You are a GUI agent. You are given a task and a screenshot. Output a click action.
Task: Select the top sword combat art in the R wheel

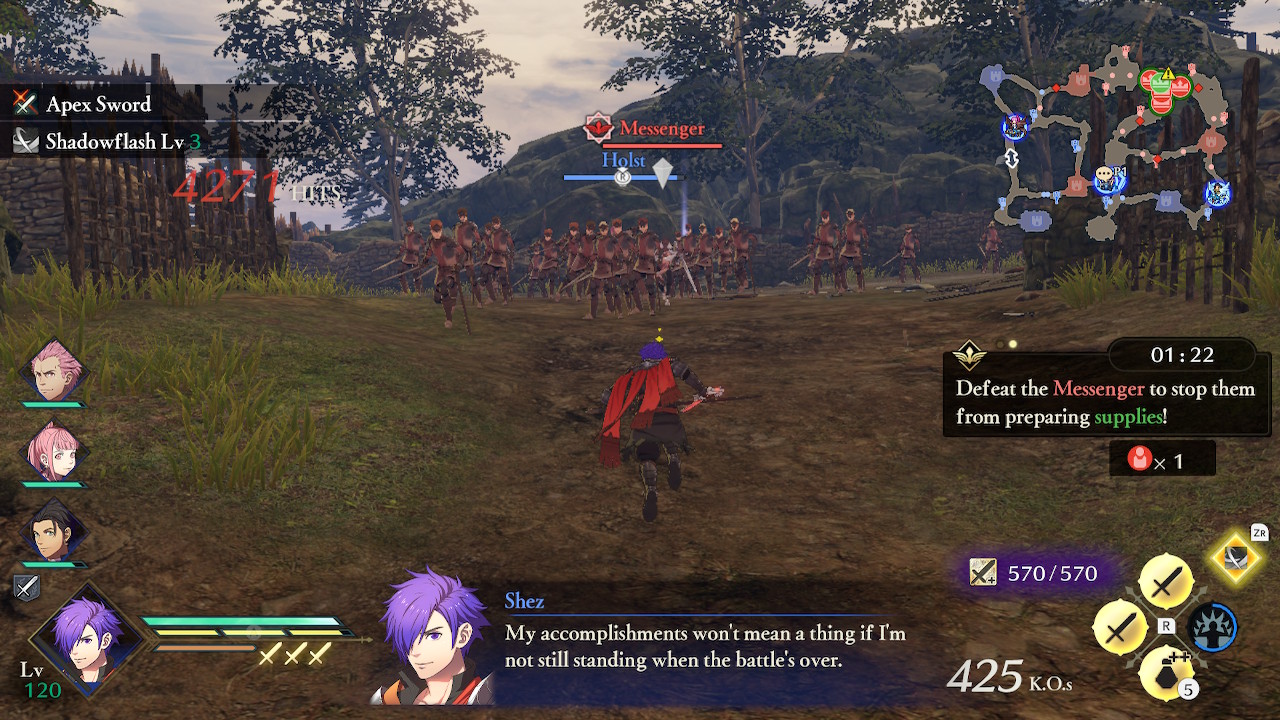tap(1165, 581)
